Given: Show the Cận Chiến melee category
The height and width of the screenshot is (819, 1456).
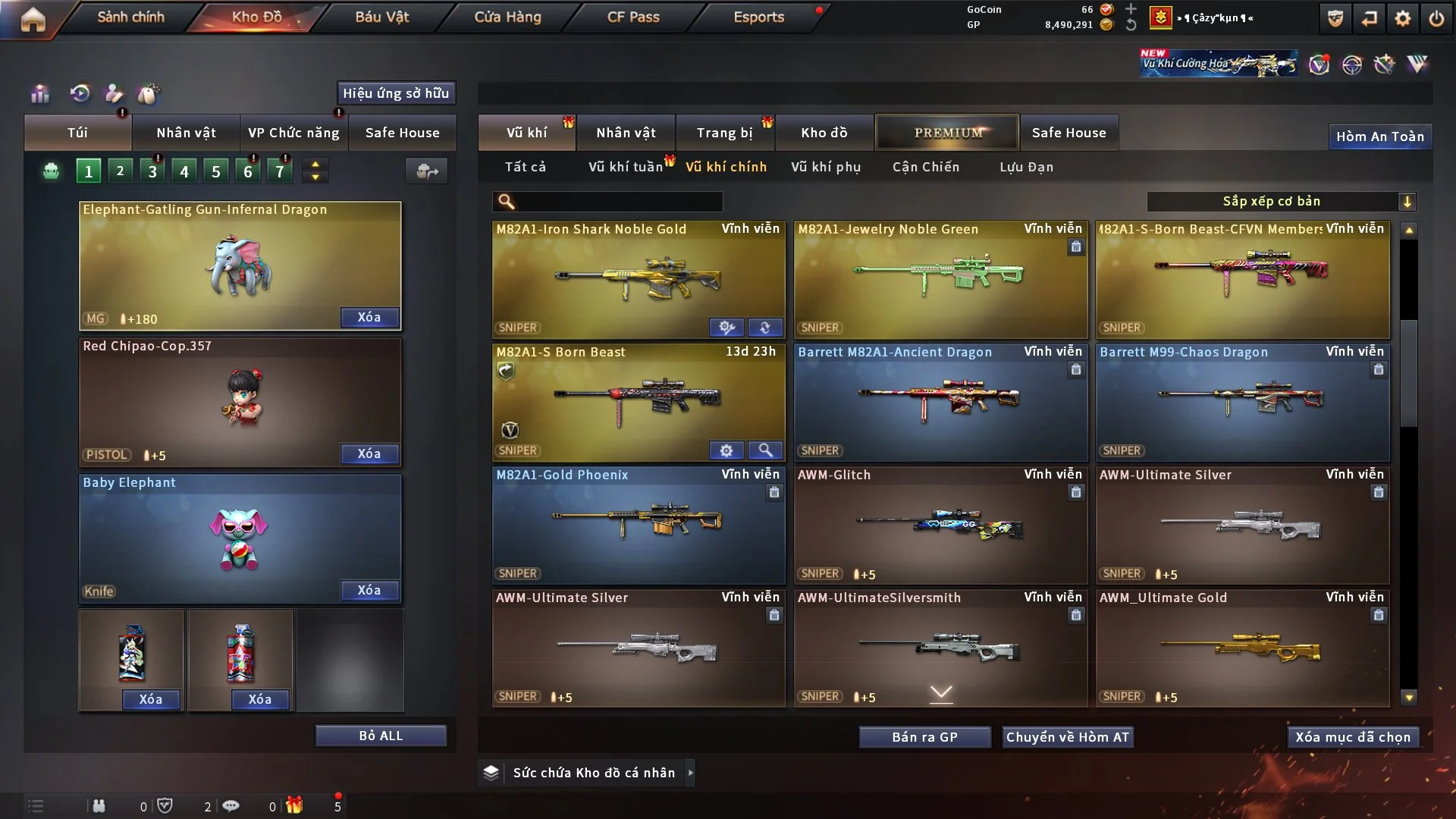Looking at the screenshot, I should click(x=925, y=167).
